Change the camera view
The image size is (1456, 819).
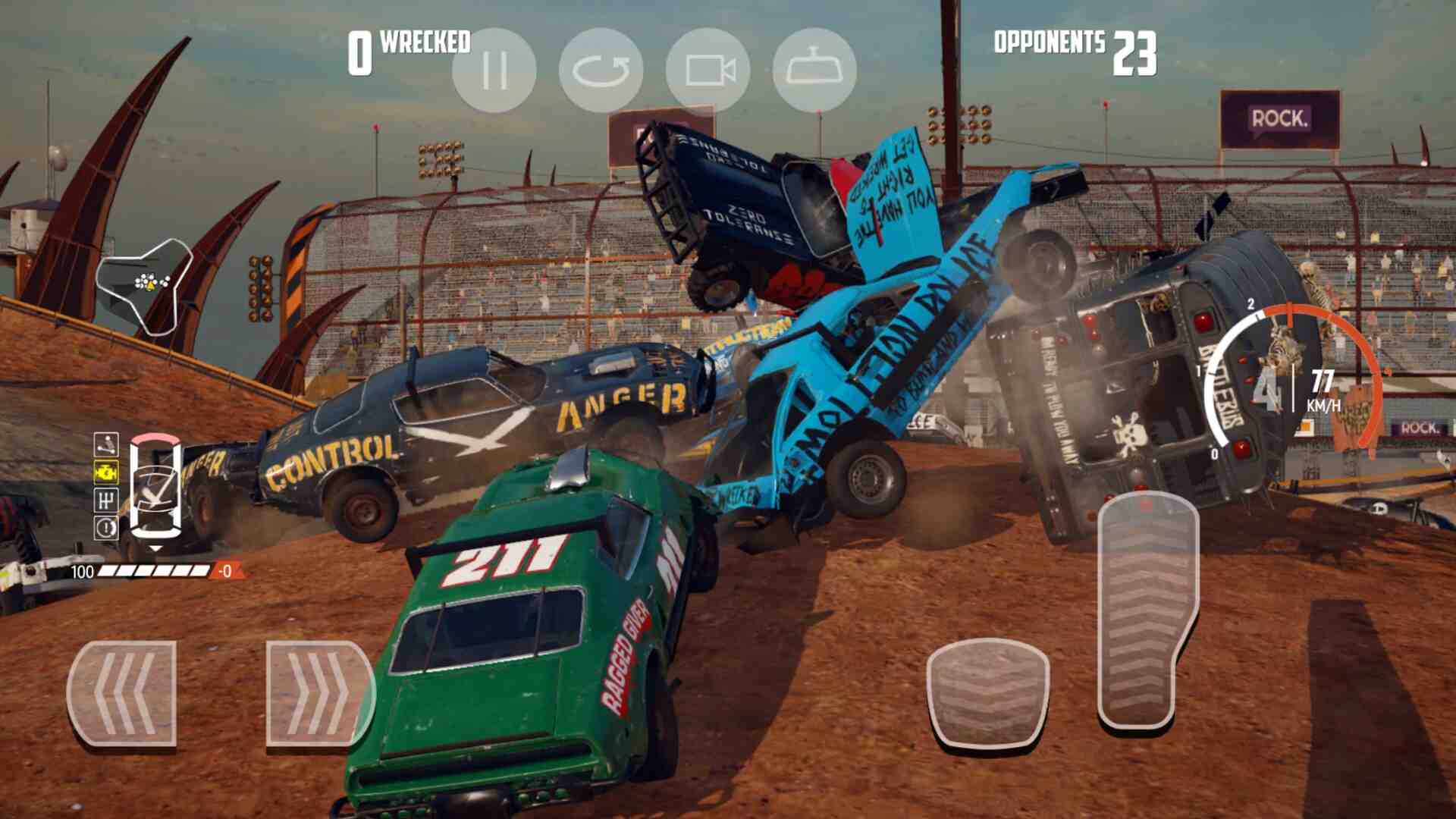708,71
